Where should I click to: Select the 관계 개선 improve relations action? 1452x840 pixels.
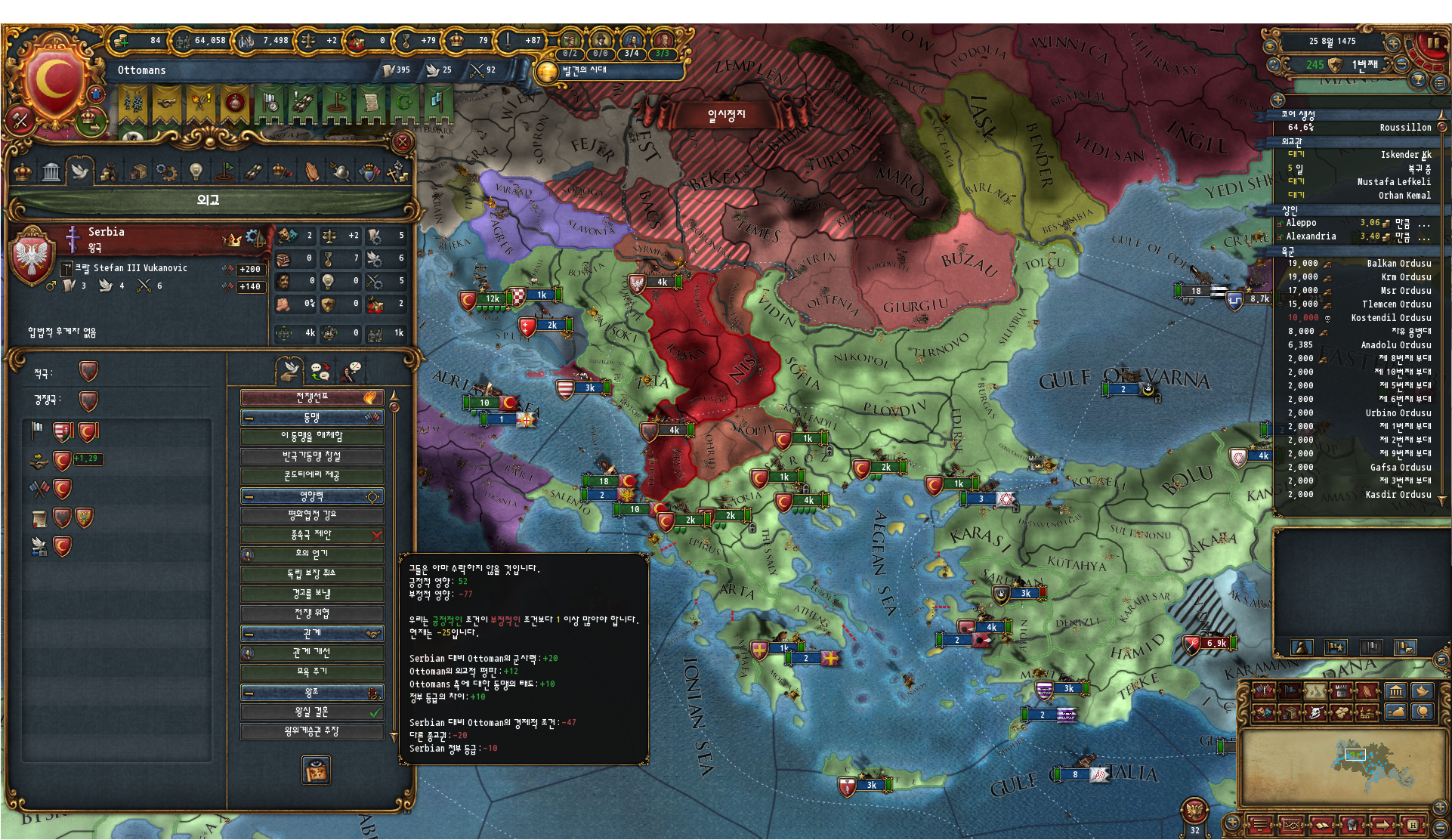pos(312,653)
